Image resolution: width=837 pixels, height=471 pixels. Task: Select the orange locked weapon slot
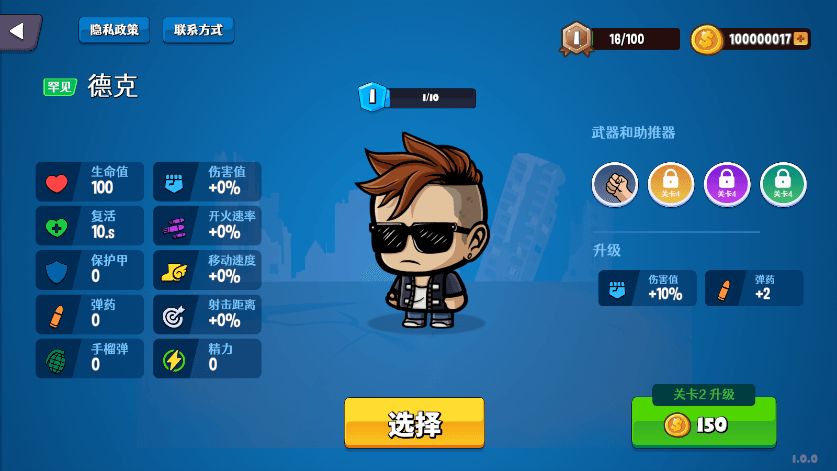tap(671, 185)
